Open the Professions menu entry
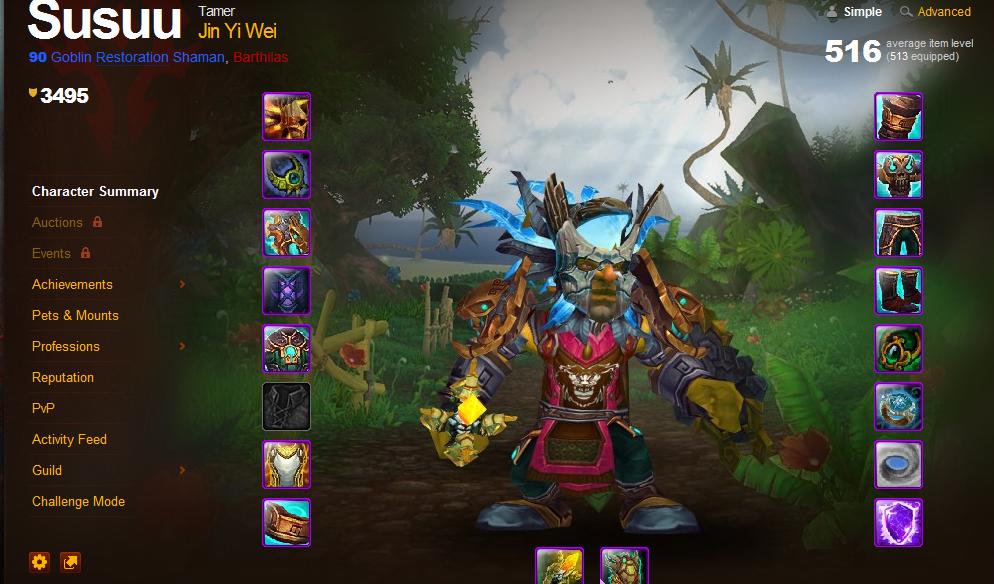 click(x=66, y=346)
